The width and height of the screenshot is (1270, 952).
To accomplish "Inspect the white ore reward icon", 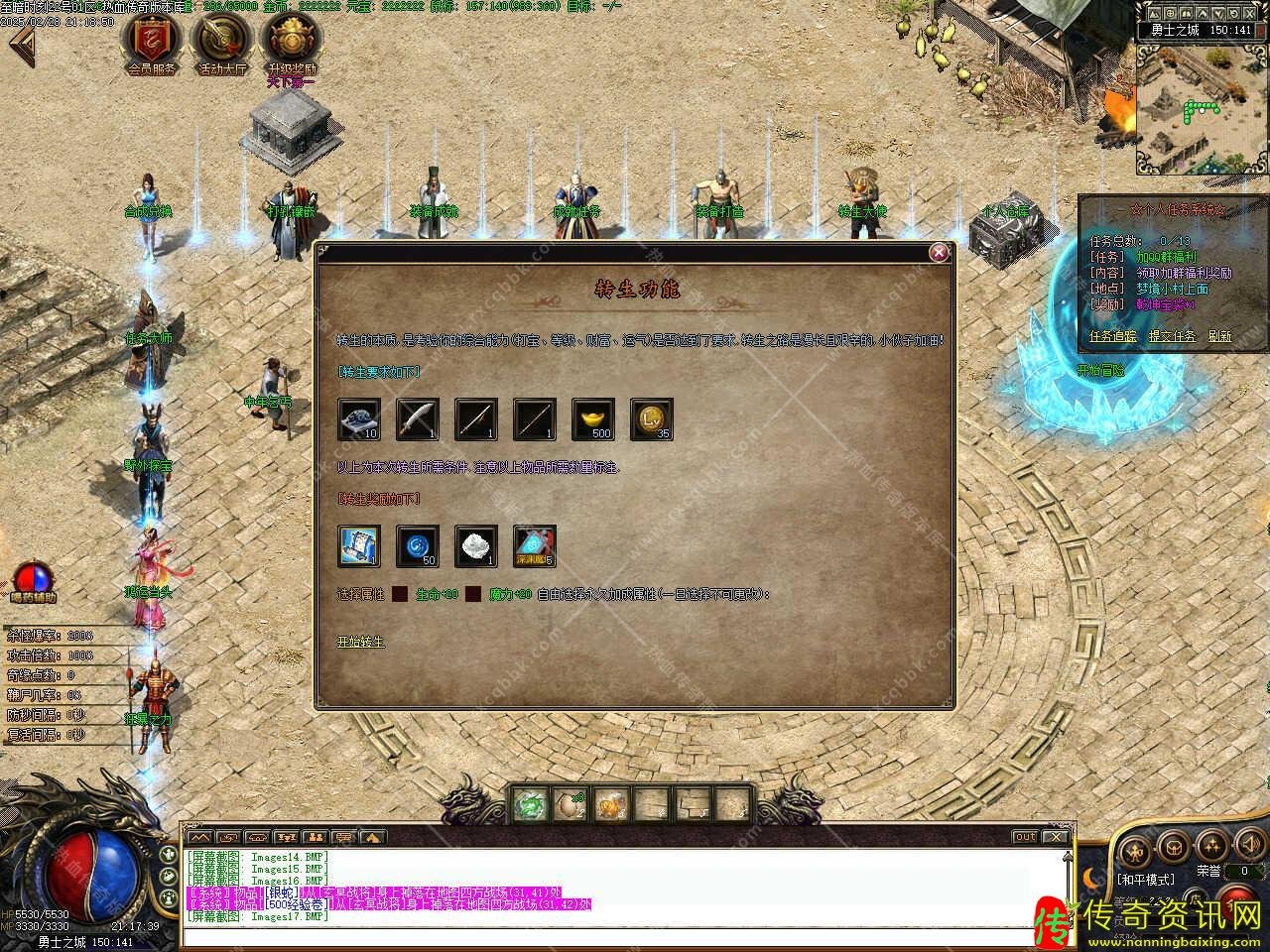I will click(475, 546).
